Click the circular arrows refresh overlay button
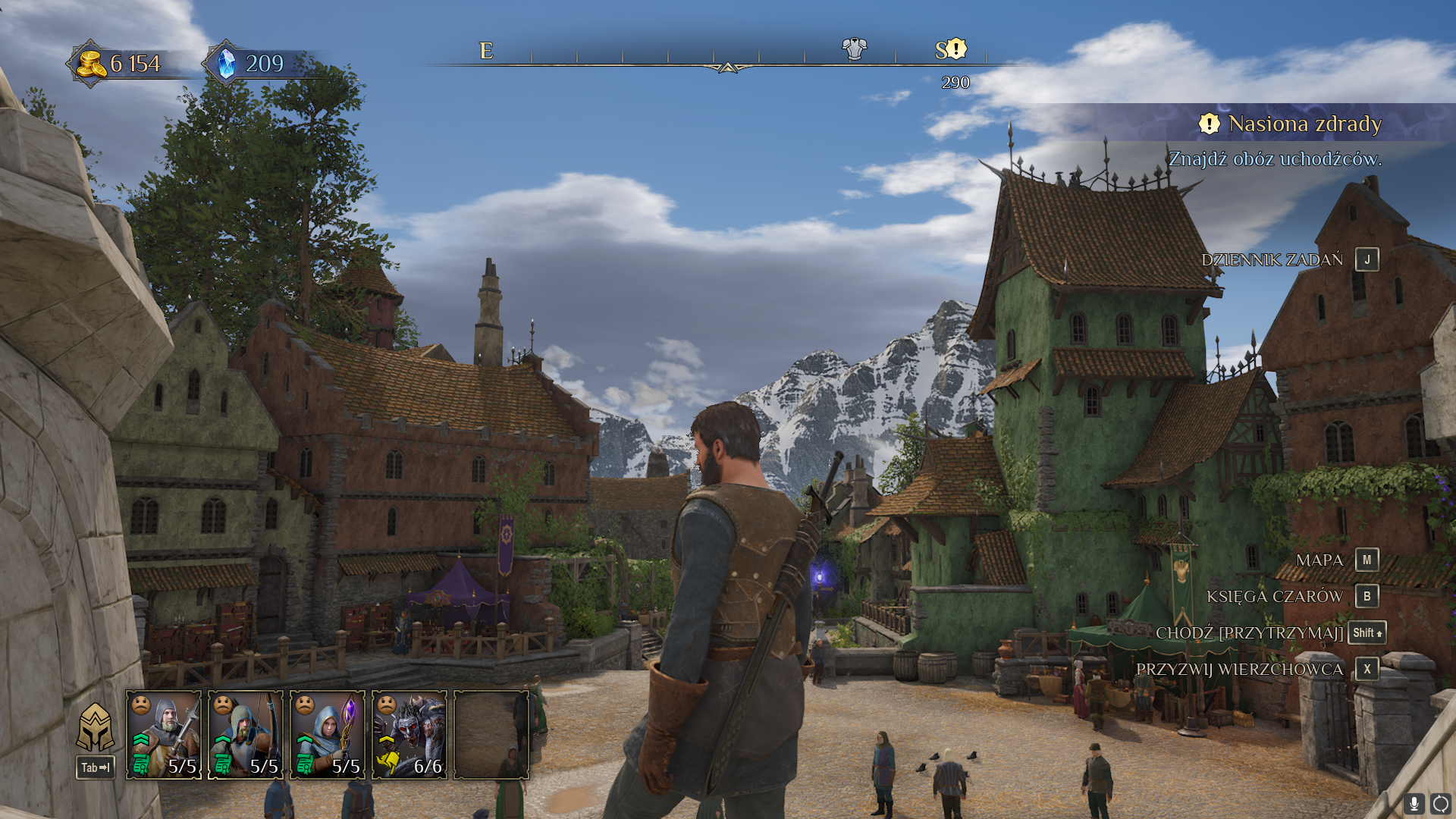 click(1440, 803)
